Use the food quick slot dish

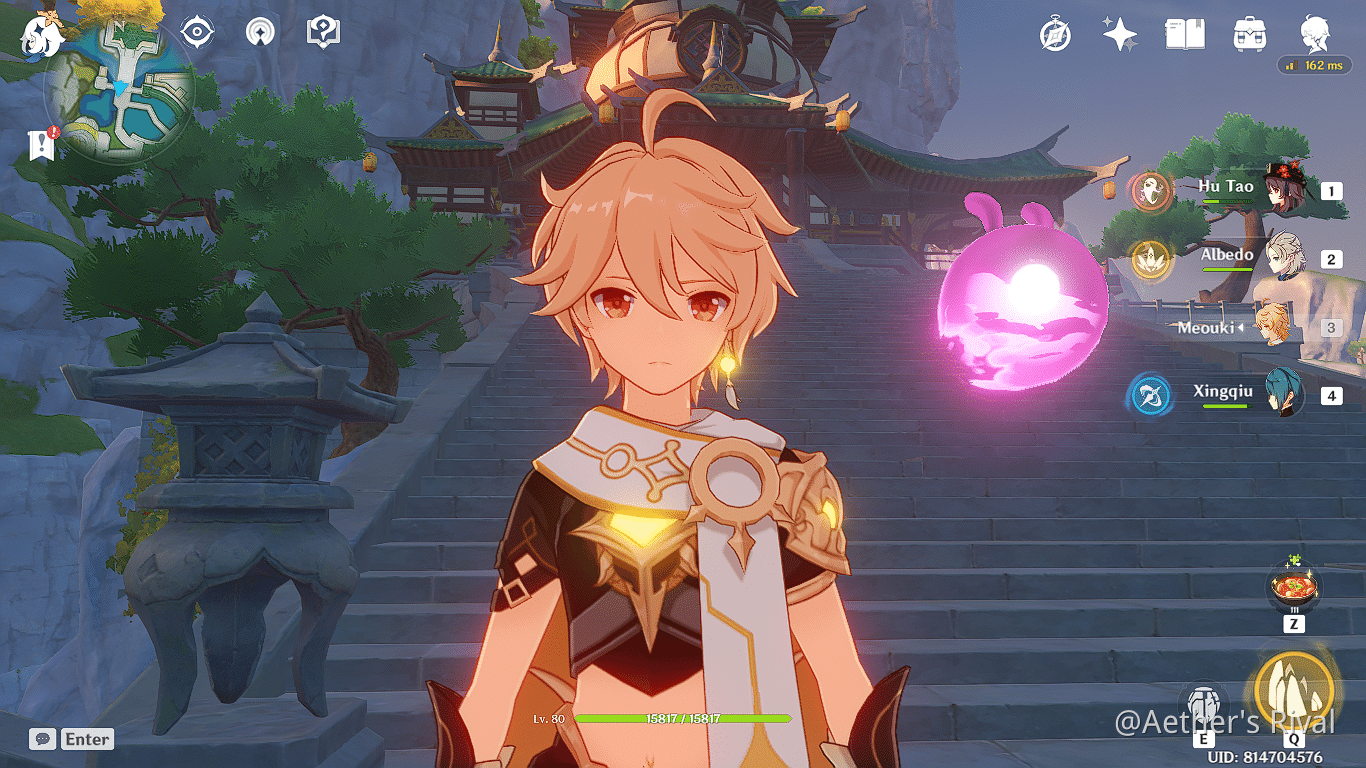tap(1293, 588)
